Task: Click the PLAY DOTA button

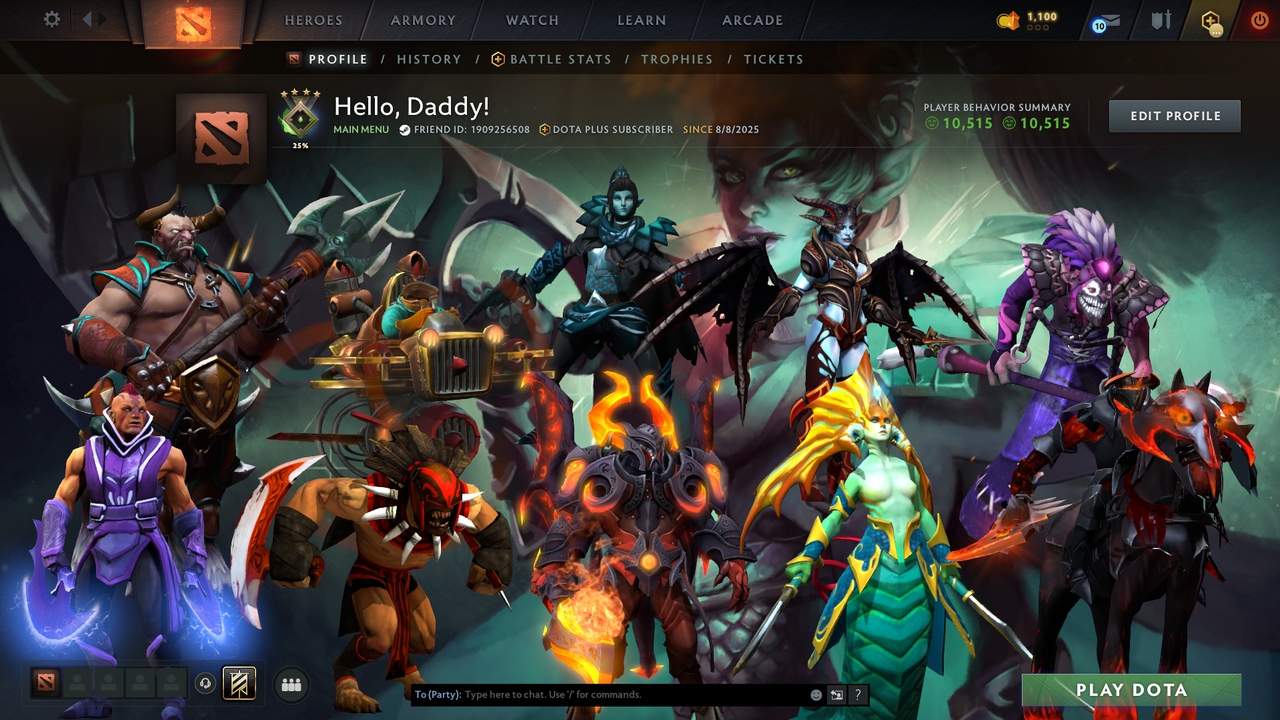Action: (1131, 690)
